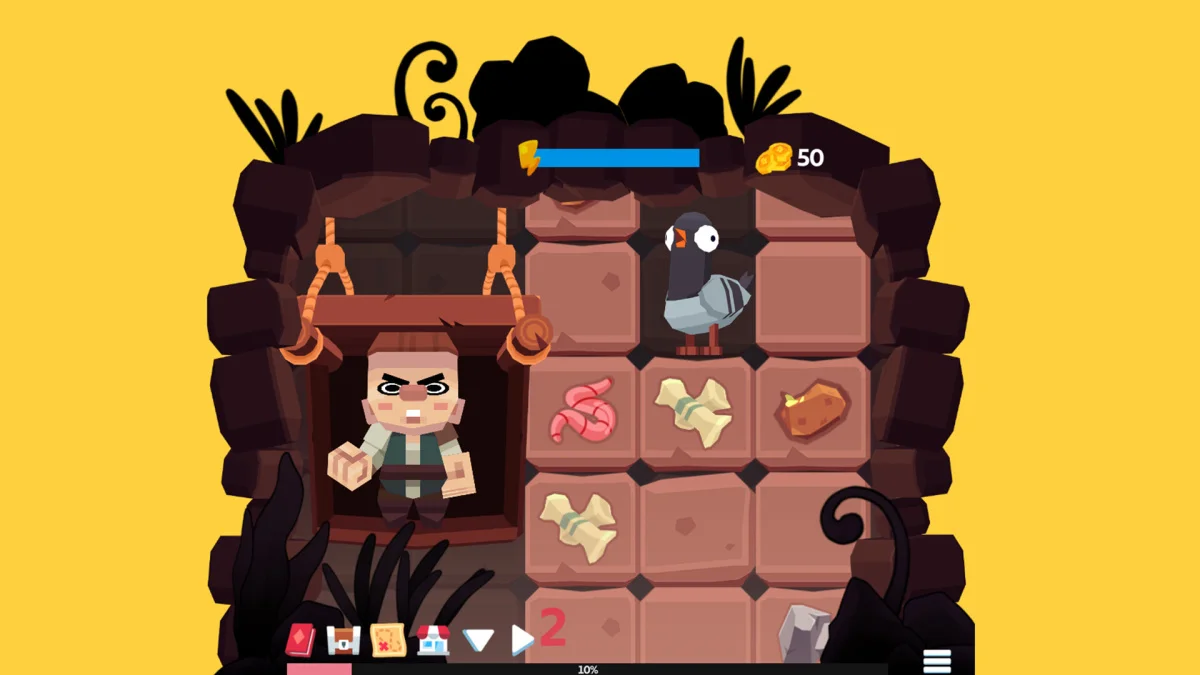Dig the potato tile

pos(812,409)
